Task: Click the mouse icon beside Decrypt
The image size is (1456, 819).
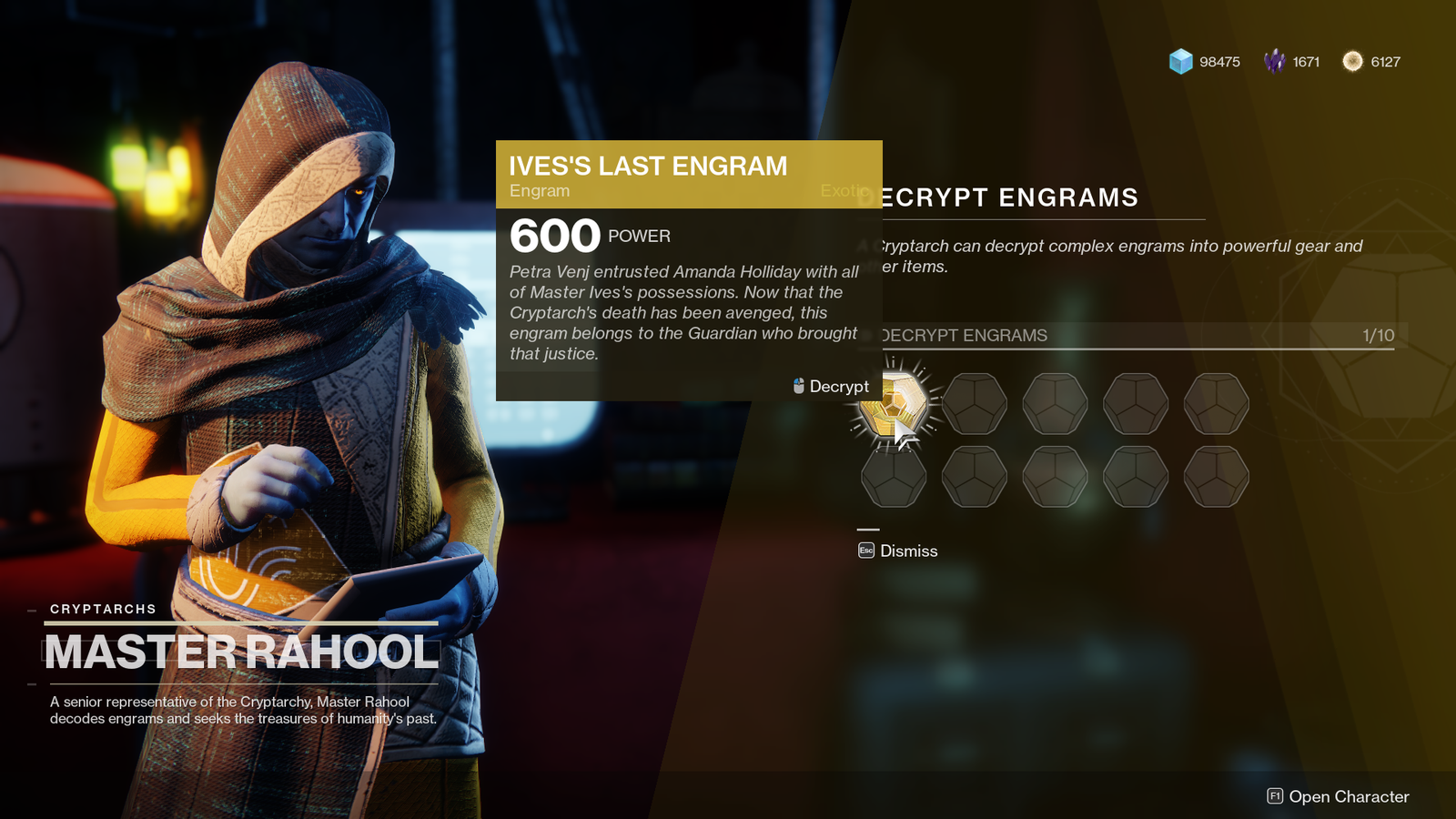Action: (x=798, y=386)
